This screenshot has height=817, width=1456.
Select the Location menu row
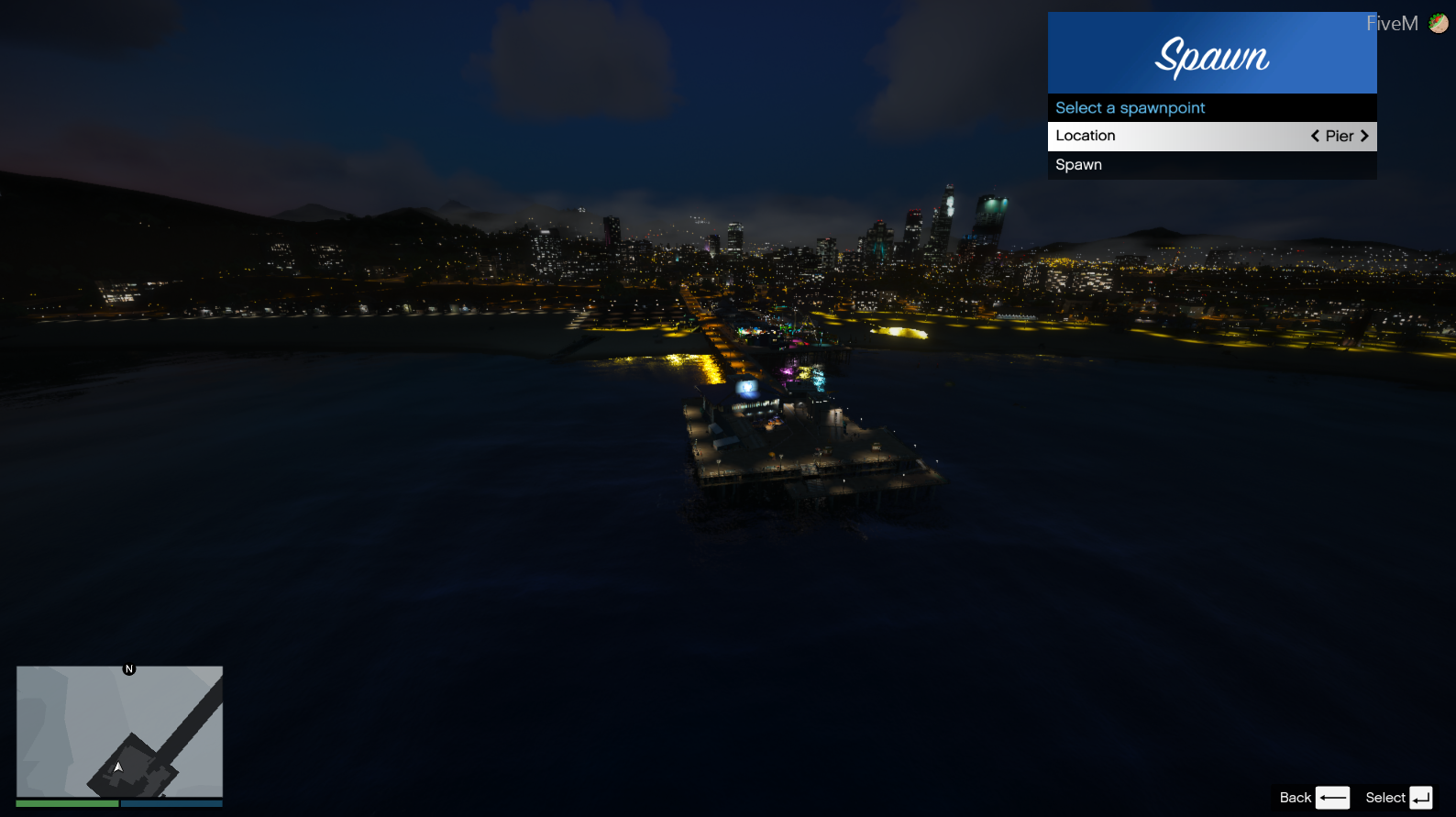pos(1174,136)
